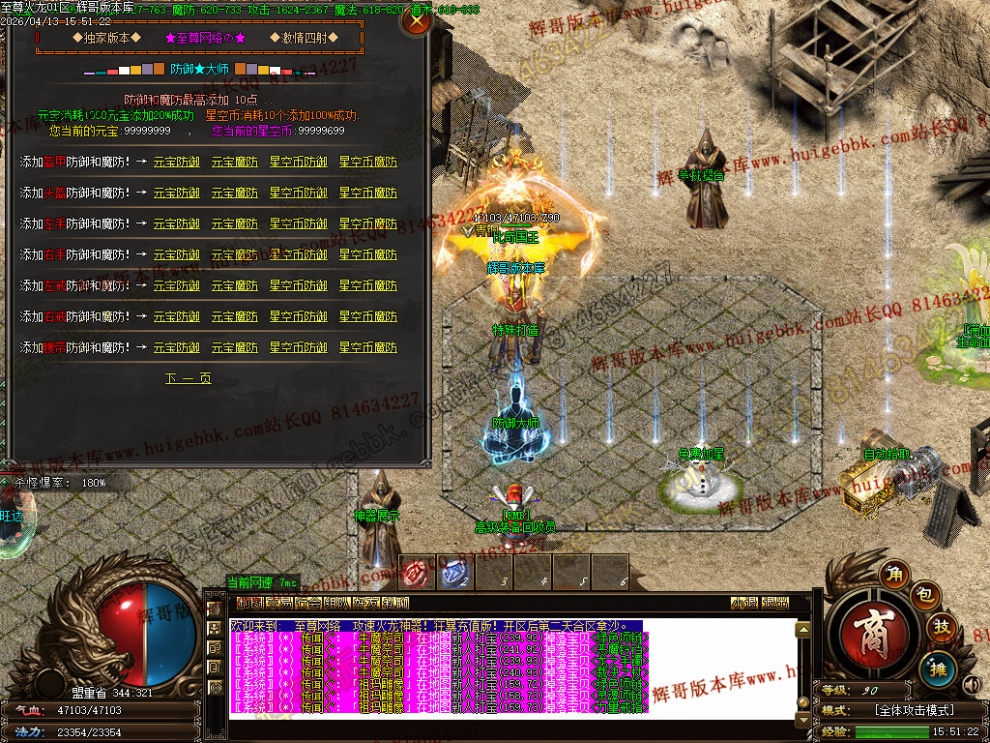Choose 星空币魔防 for the 左戒 row
This screenshot has height=743, width=990.
(x=368, y=286)
